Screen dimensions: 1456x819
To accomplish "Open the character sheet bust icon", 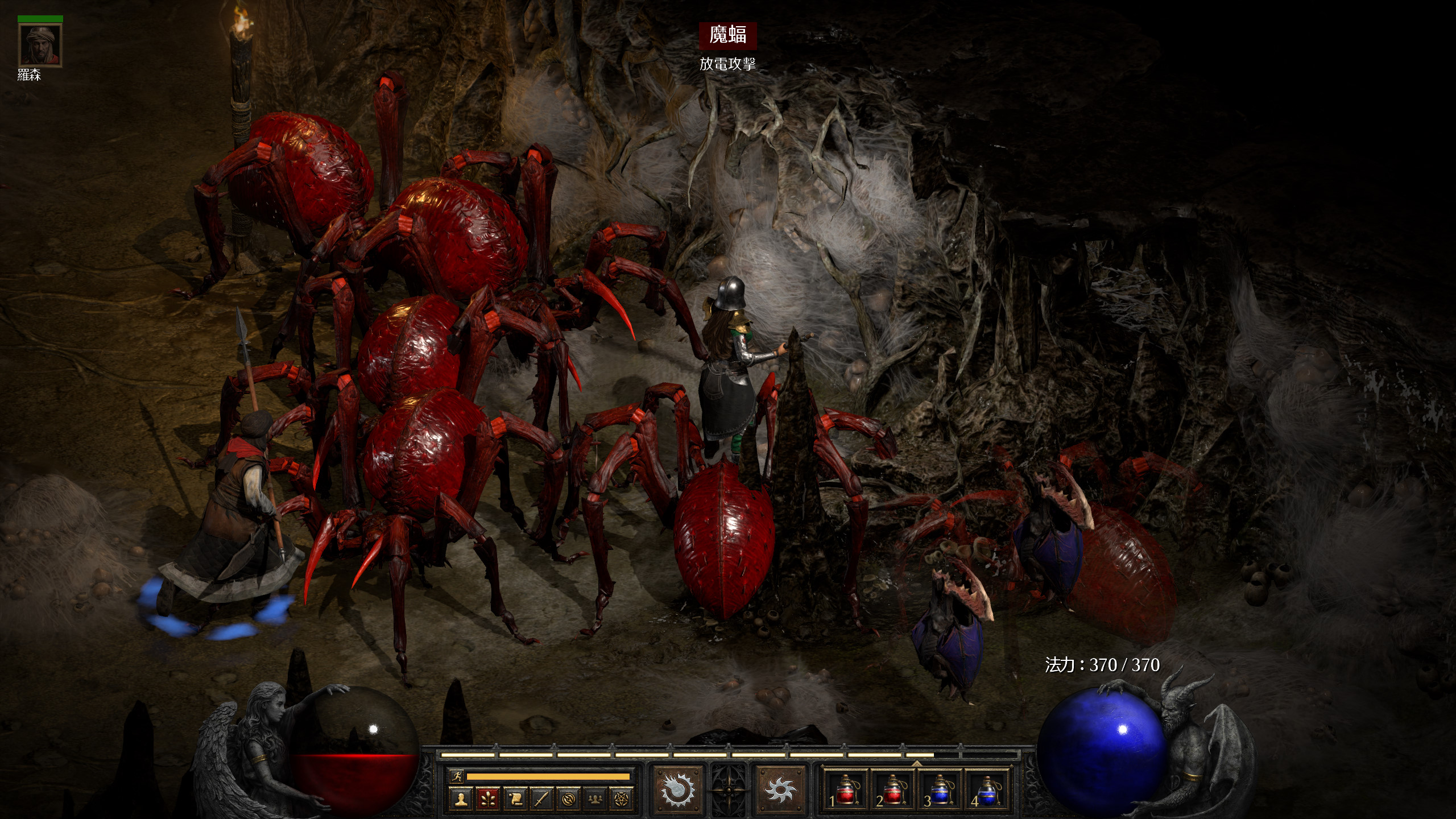I will pyautogui.click(x=461, y=799).
